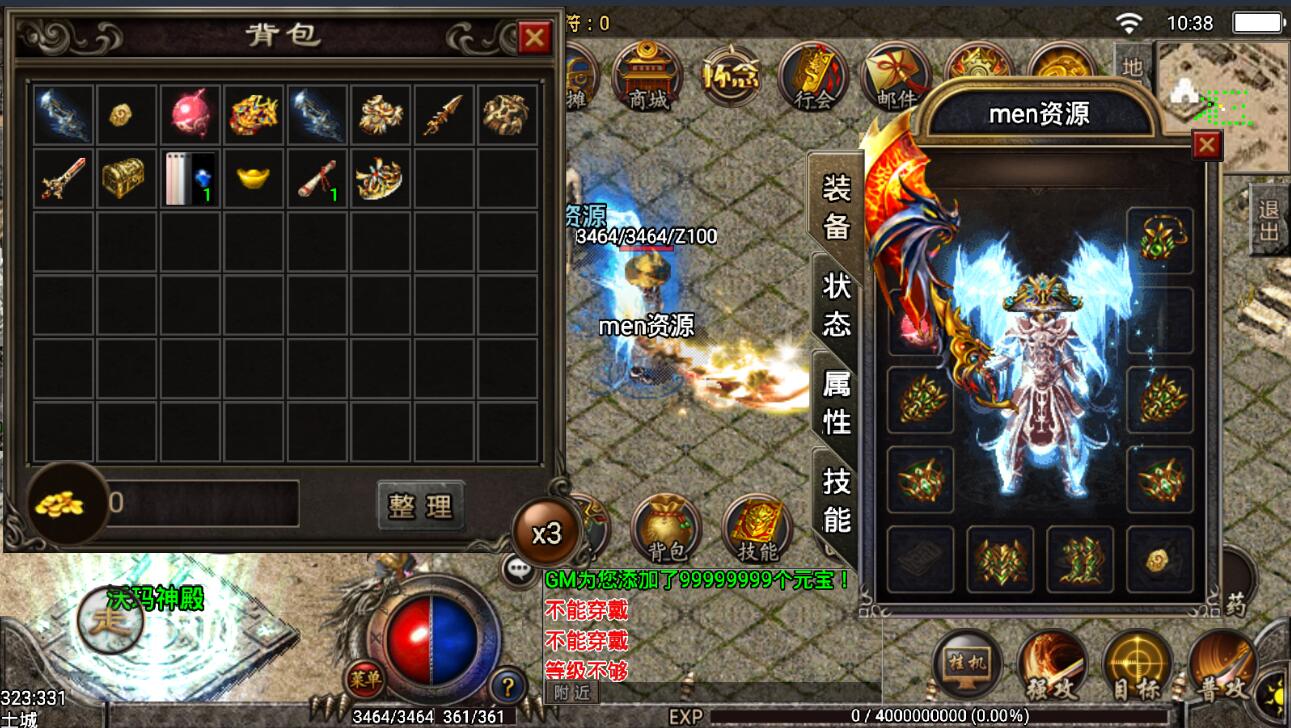The height and width of the screenshot is (728, 1291).
Task: Open the 行会 guild menu
Action: pos(813,75)
